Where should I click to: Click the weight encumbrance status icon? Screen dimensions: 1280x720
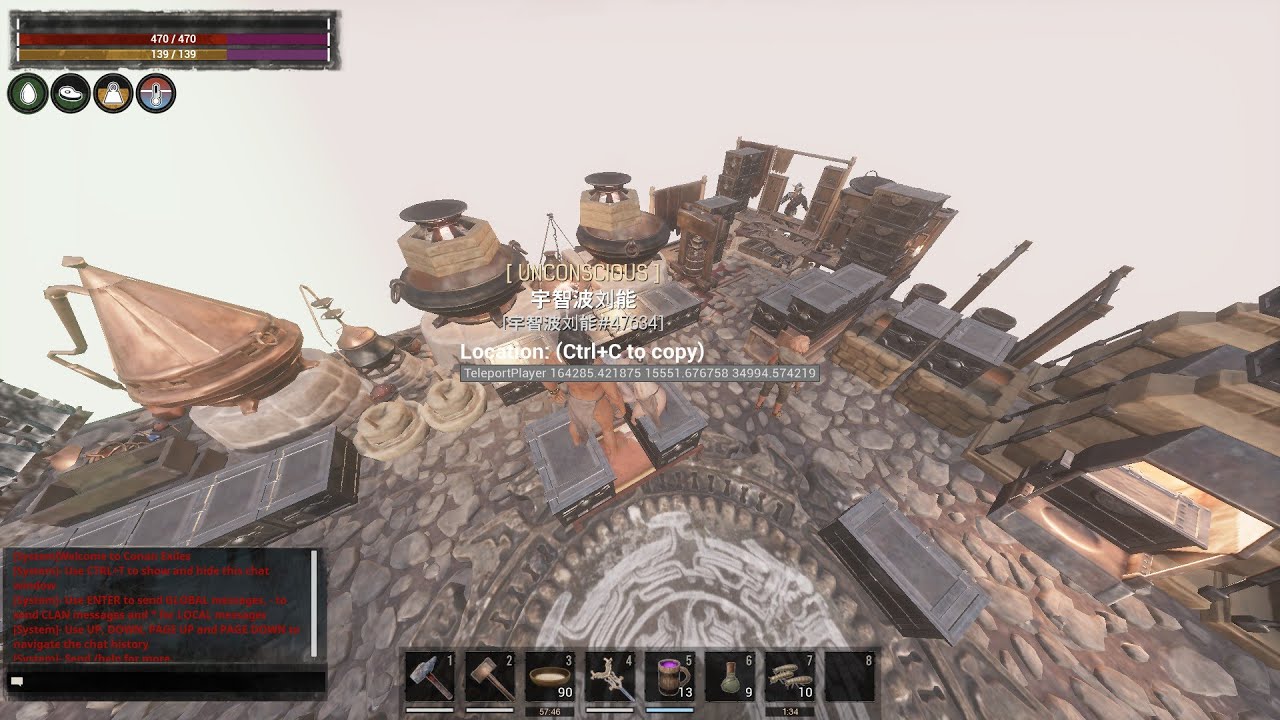click(x=114, y=93)
